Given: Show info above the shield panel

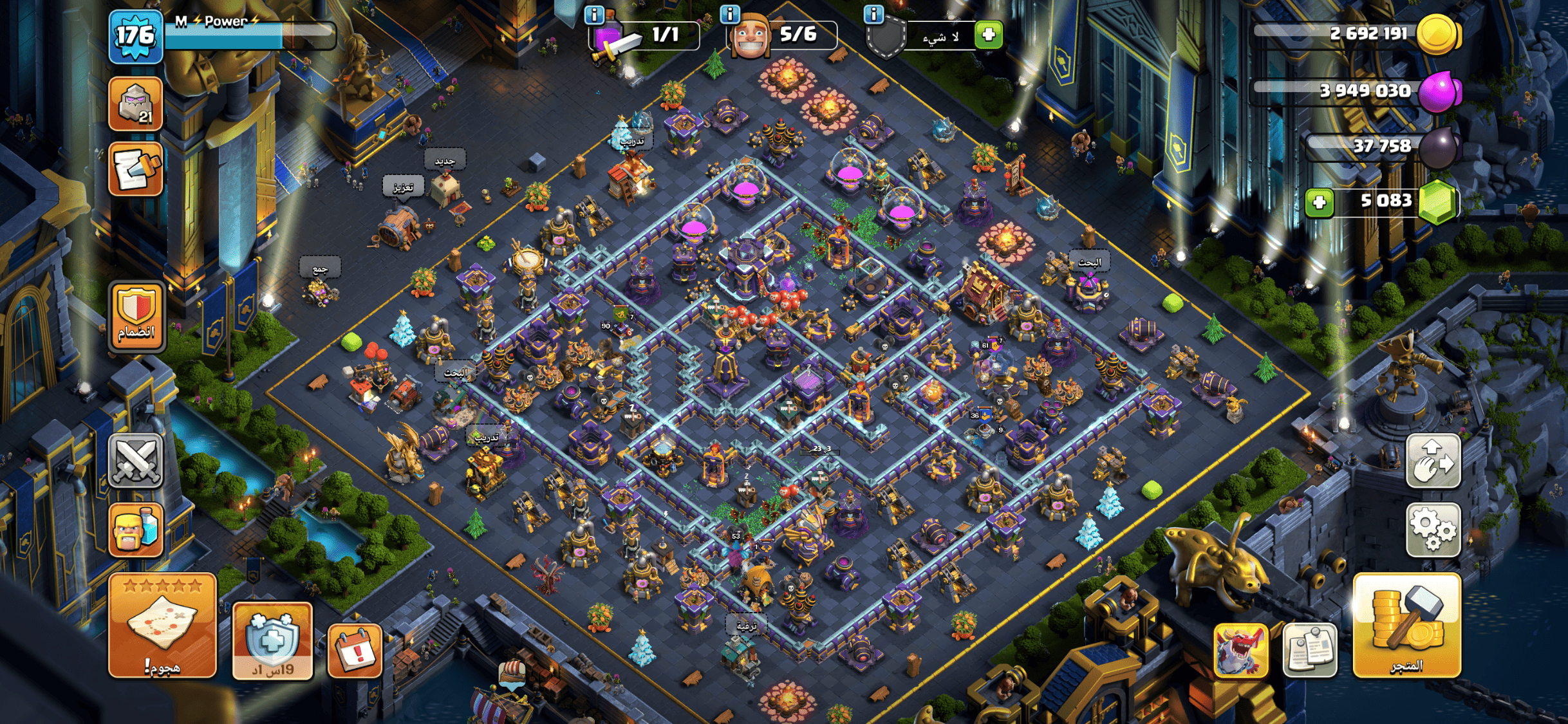Looking at the screenshot, I should (x=873, y=14).
